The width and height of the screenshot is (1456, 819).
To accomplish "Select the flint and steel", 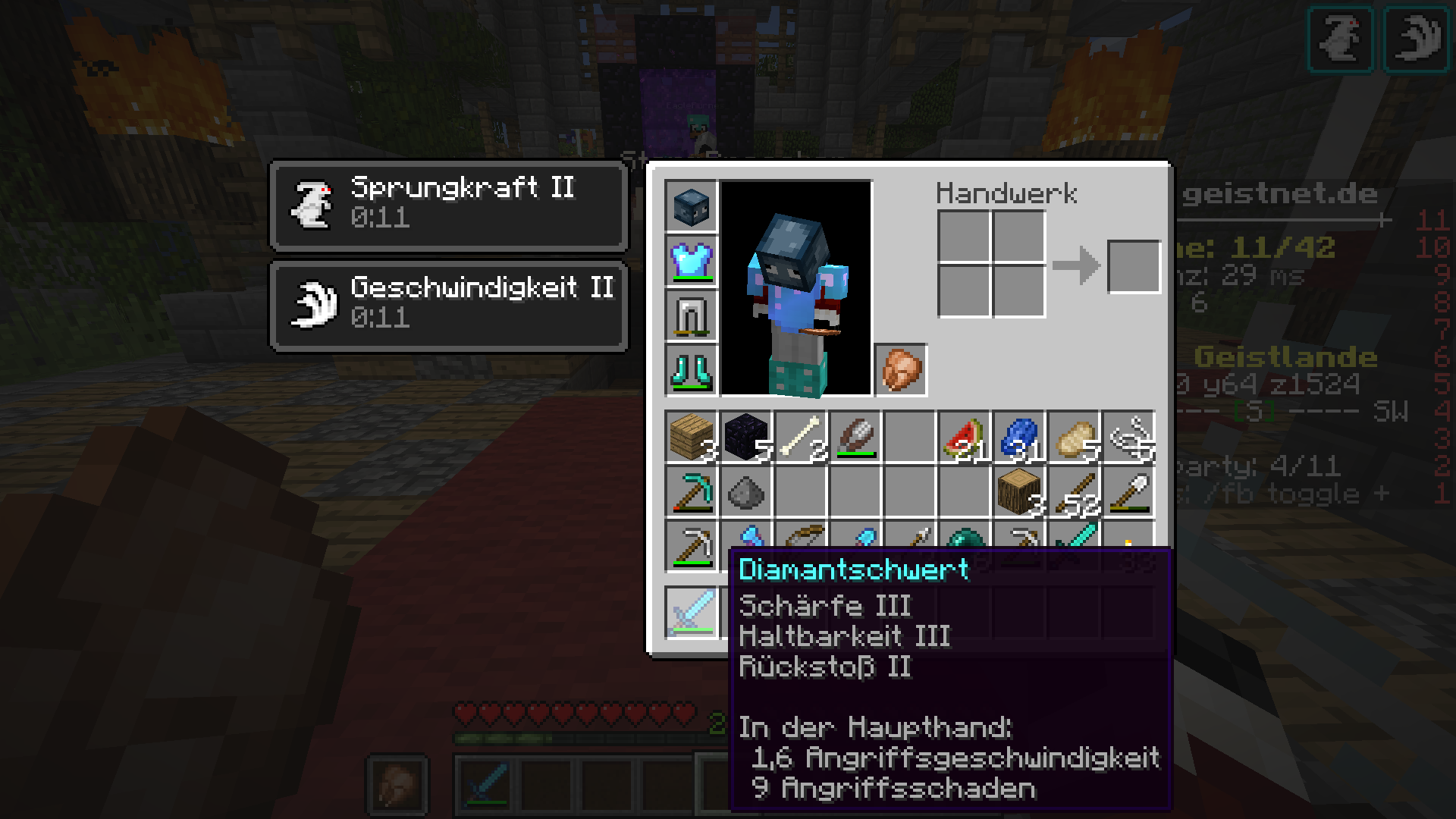I will click(855, 437).
